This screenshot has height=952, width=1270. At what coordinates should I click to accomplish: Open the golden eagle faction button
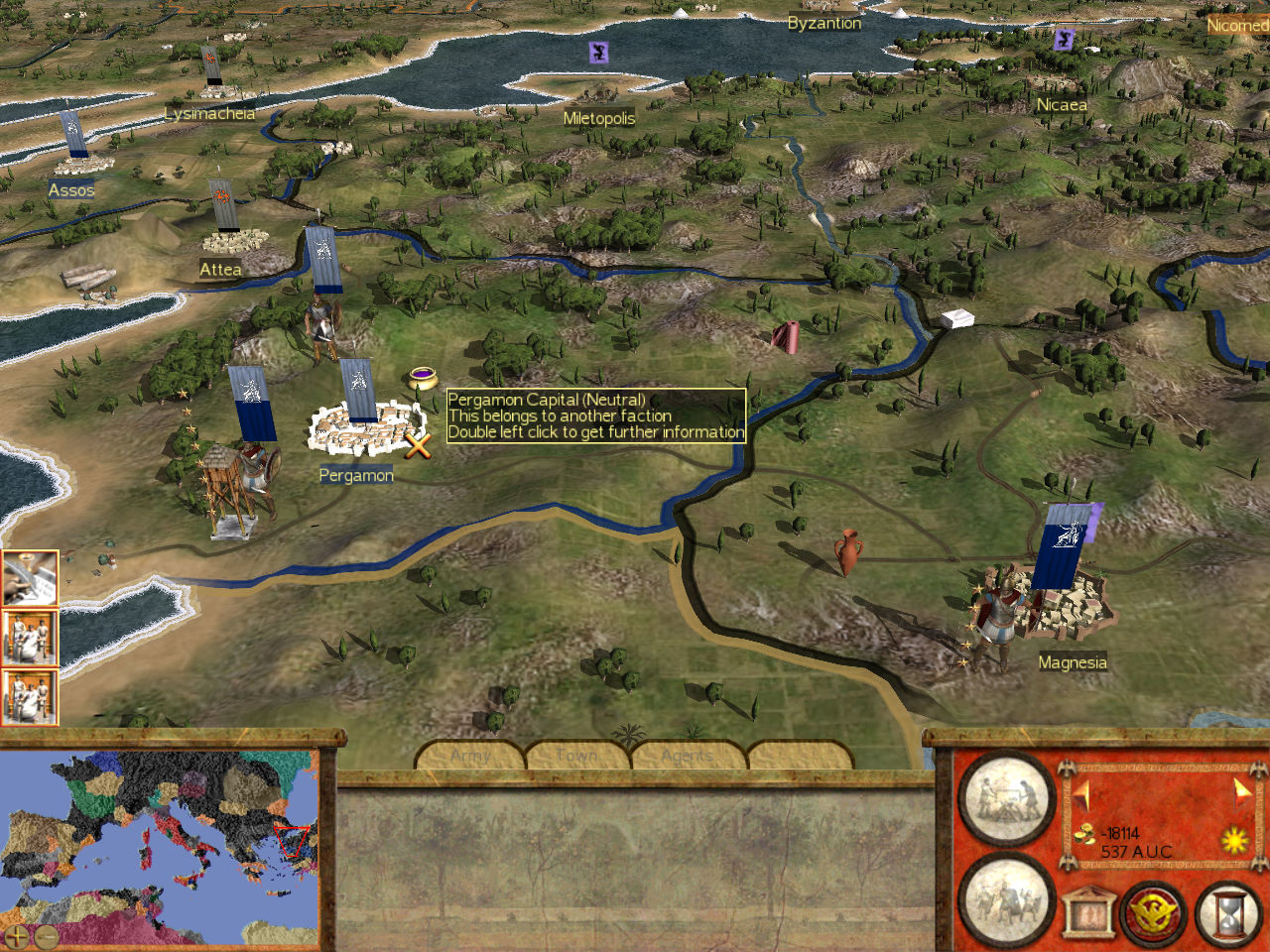(x=1155, y=912)
